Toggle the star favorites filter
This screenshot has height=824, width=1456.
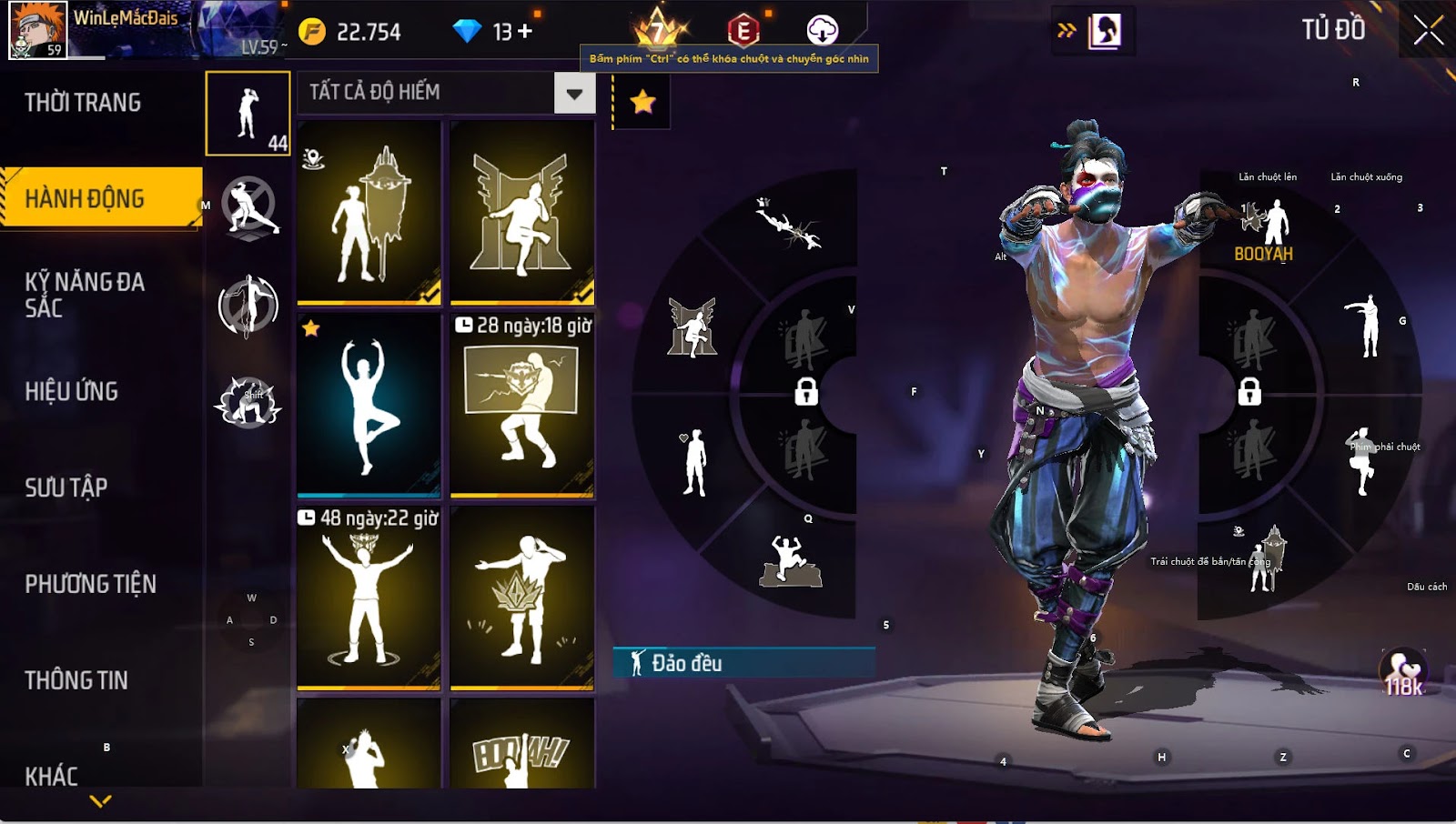[x=642, y=102]
